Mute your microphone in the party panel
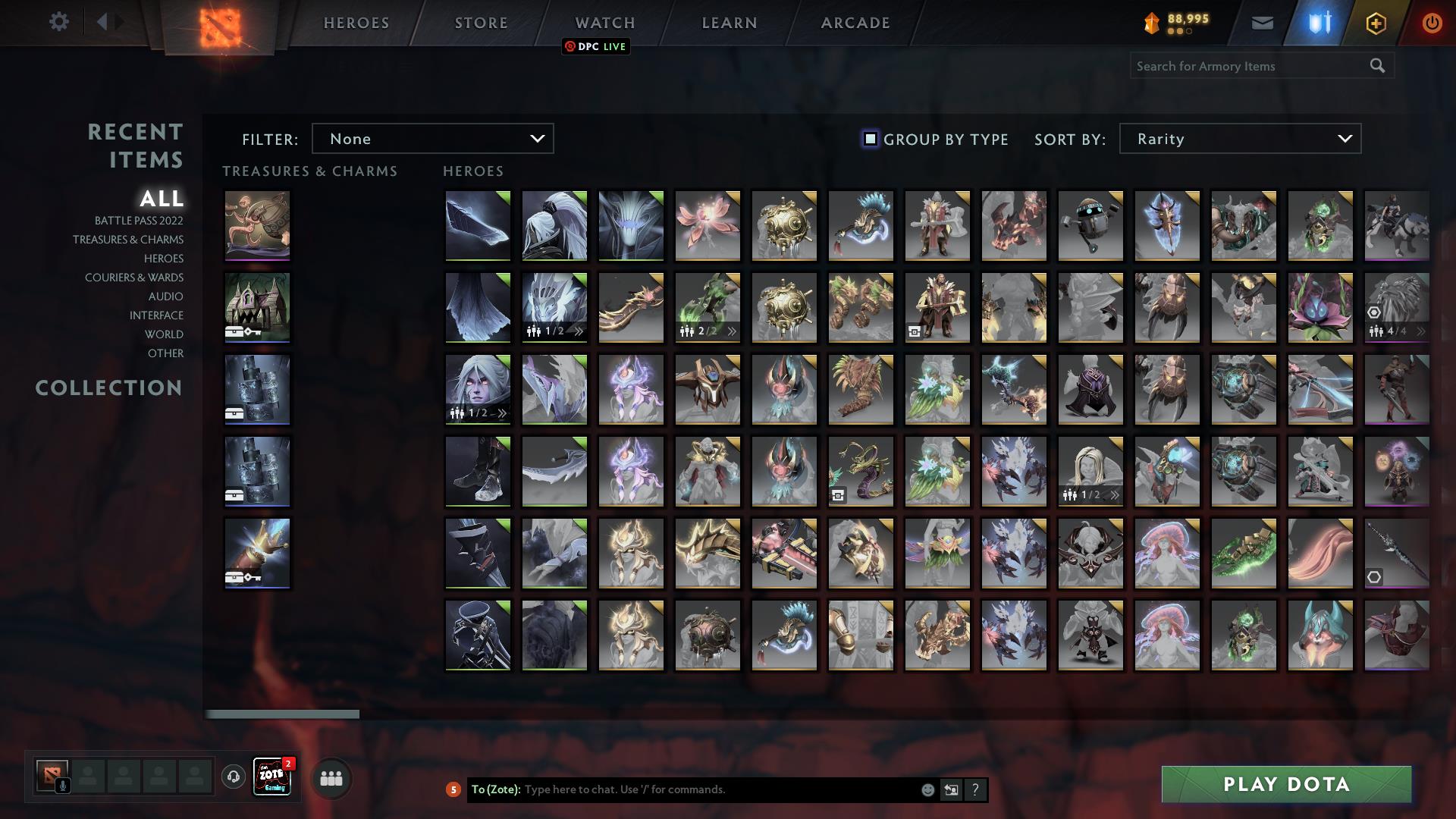Viewport: 1456px width, 819px height. tap(61, 785)
